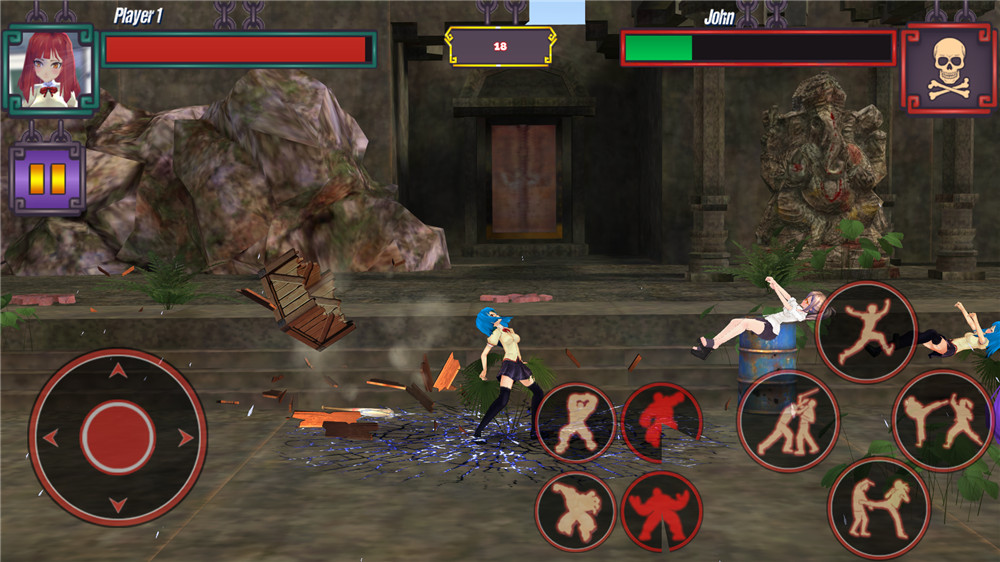Click John's skull and crossbones portrait

pyautogui.click(x=948, y=70)
